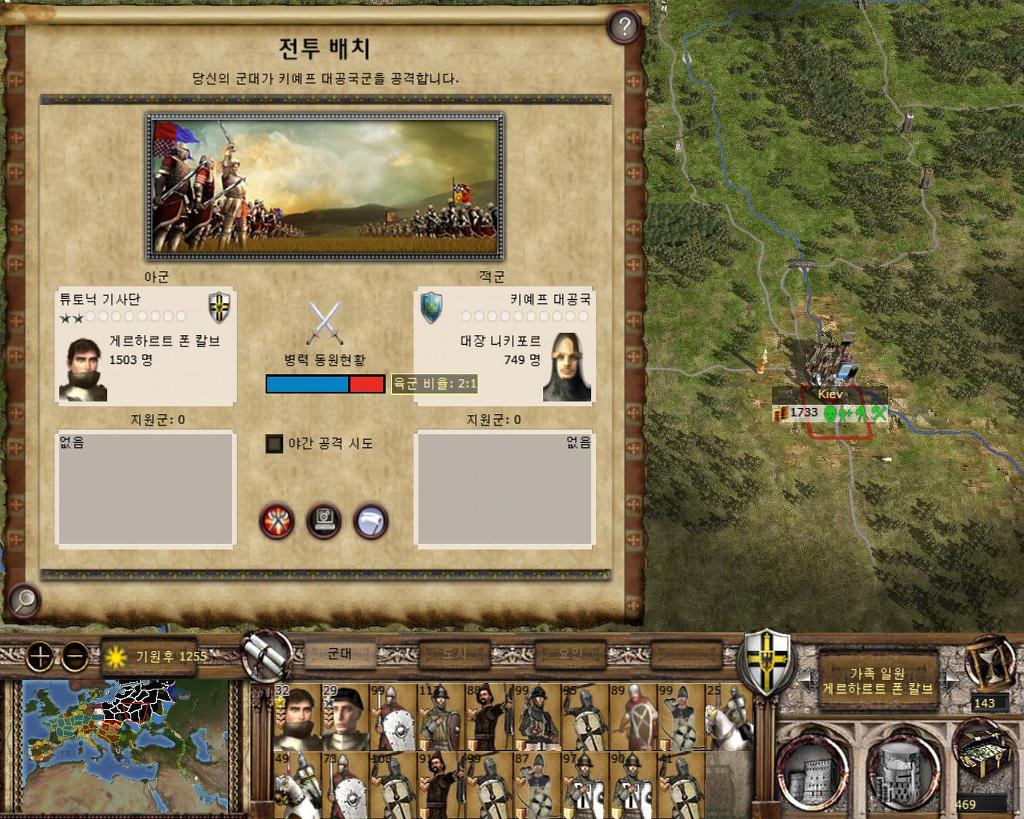Switch to the 군대 army tab
This screenshot has height=819, width=1024.
pyautogui.click(x=339, y=655)
